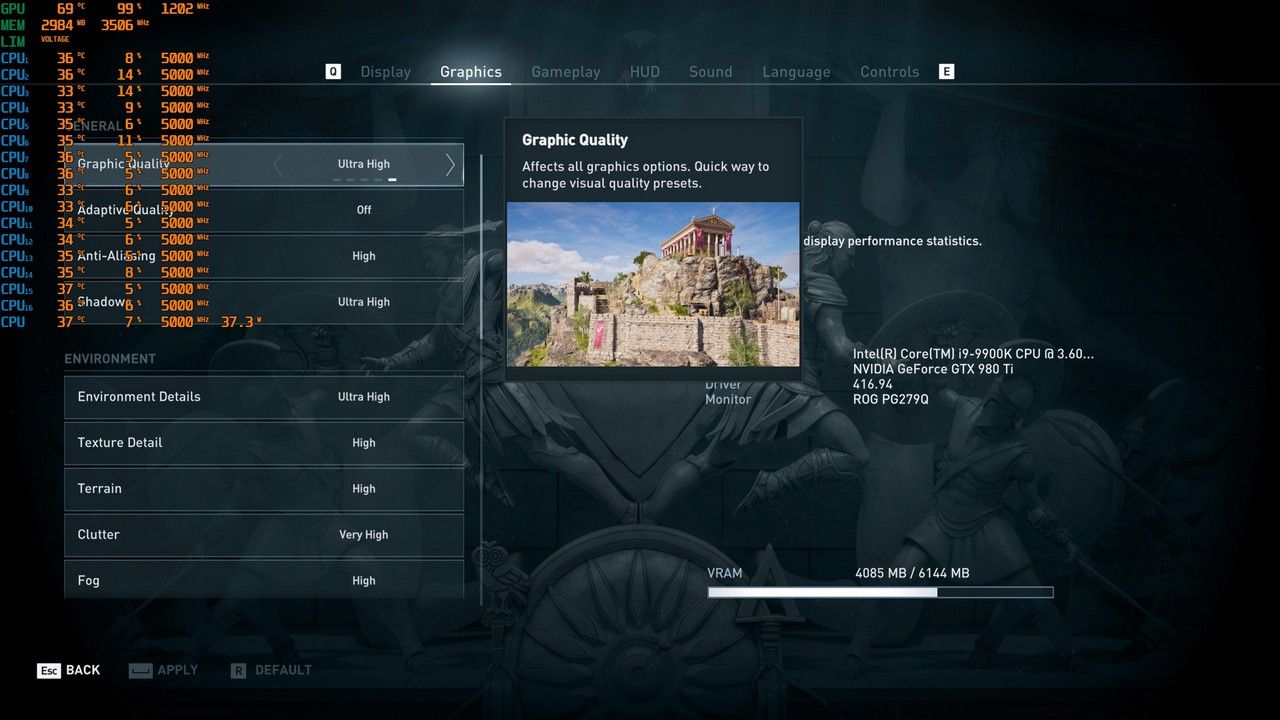Open the Gameplay settings tab
Viewport: 1280px width, 720px height.
coord(565,72)
